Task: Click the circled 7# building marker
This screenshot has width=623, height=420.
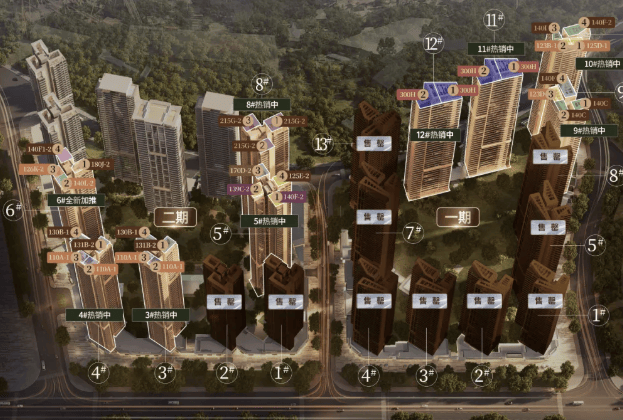Action: tap(409, 233)
